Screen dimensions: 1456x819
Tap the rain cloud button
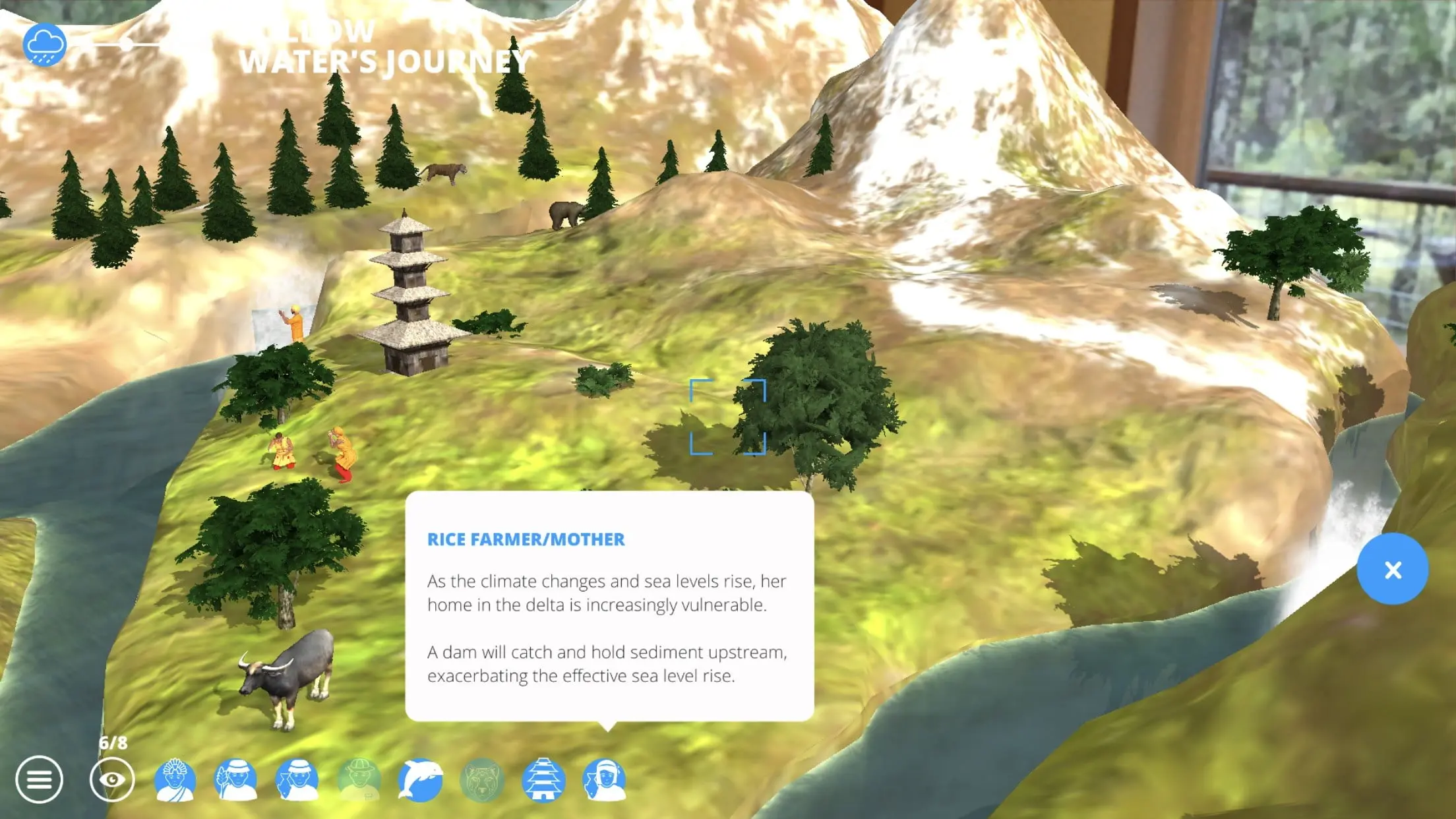point(44,45)
